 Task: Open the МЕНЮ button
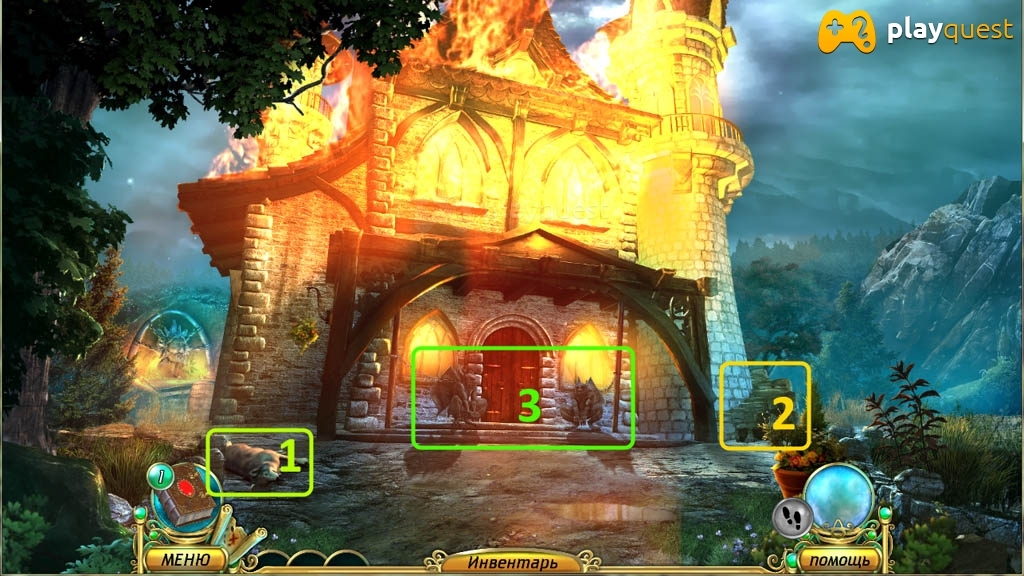(185, 559)
